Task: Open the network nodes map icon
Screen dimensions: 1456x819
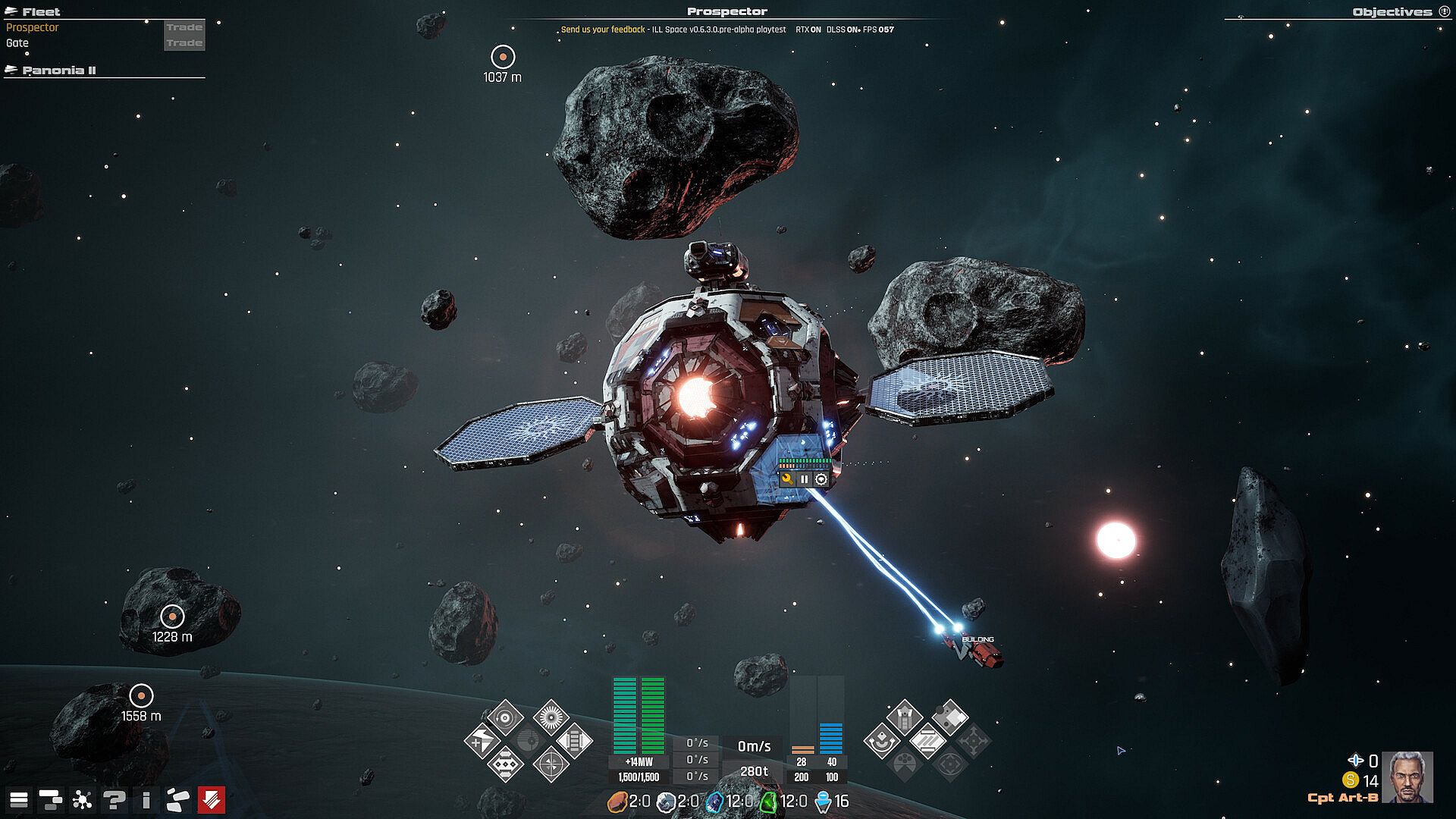Action: (x=82, y=799)
